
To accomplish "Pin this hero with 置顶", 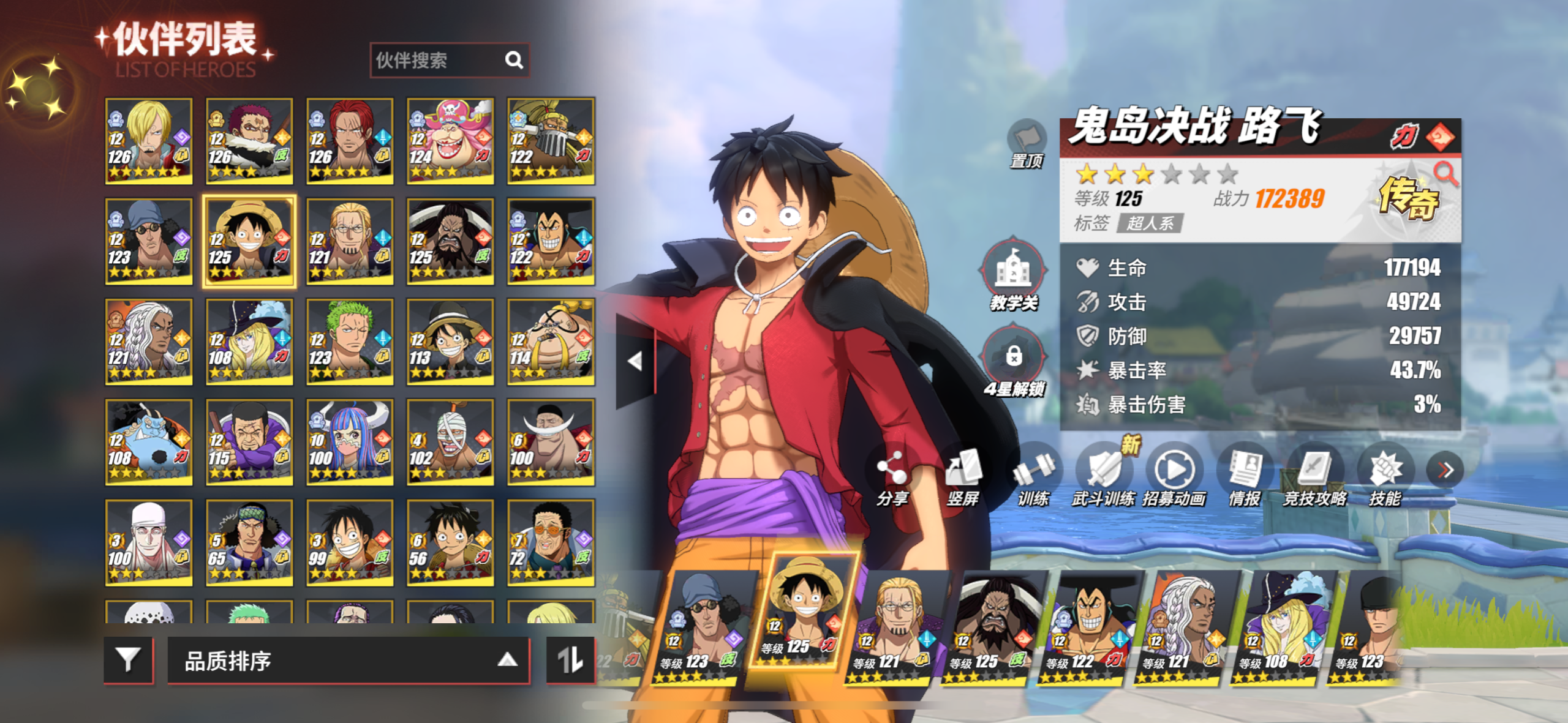I will 1027,143.
